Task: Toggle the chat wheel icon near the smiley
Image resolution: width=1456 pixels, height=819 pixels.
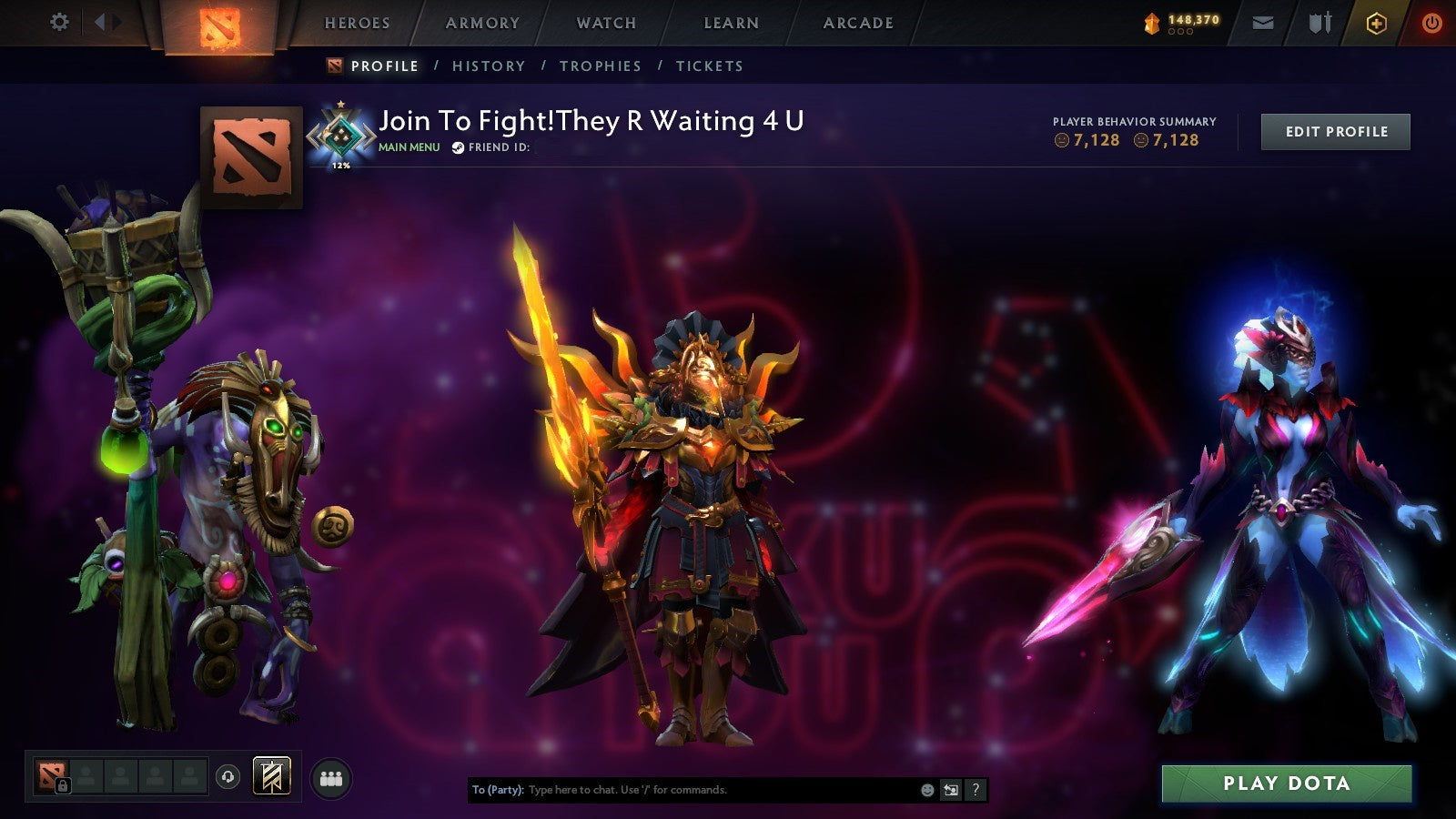Action: tap(949, 790)
